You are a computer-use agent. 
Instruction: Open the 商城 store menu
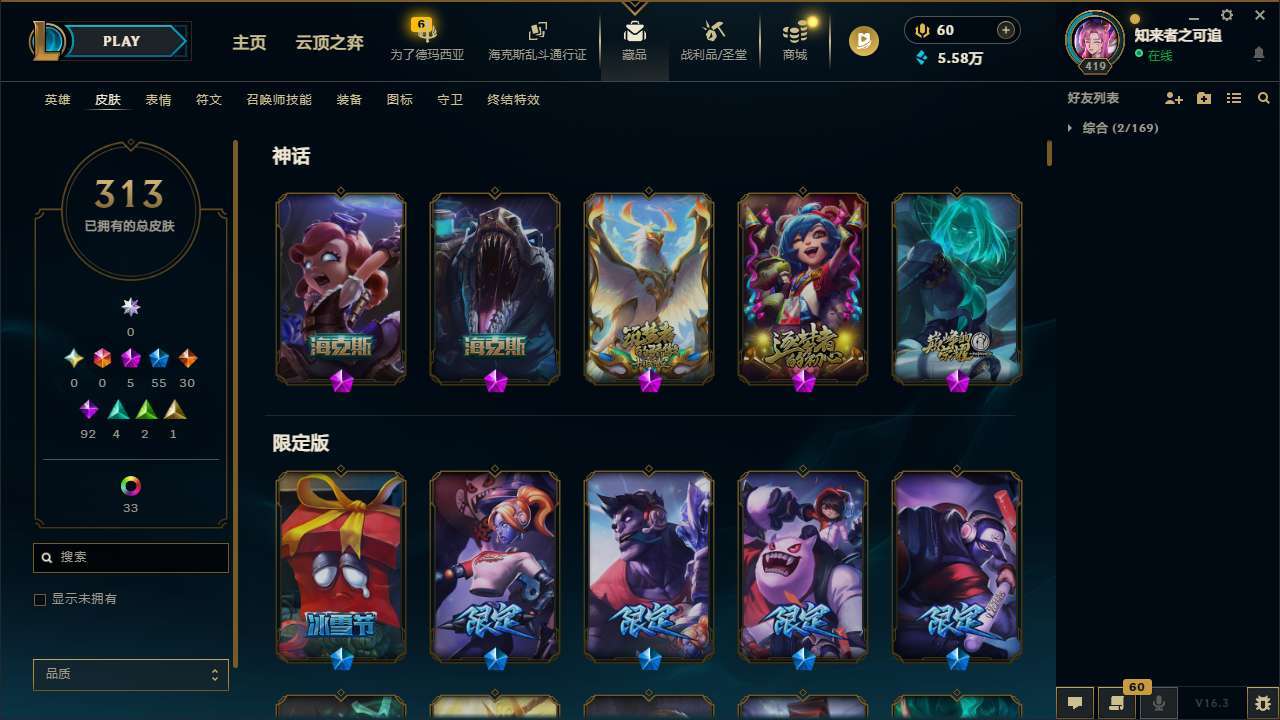click(x=795, y=43)
